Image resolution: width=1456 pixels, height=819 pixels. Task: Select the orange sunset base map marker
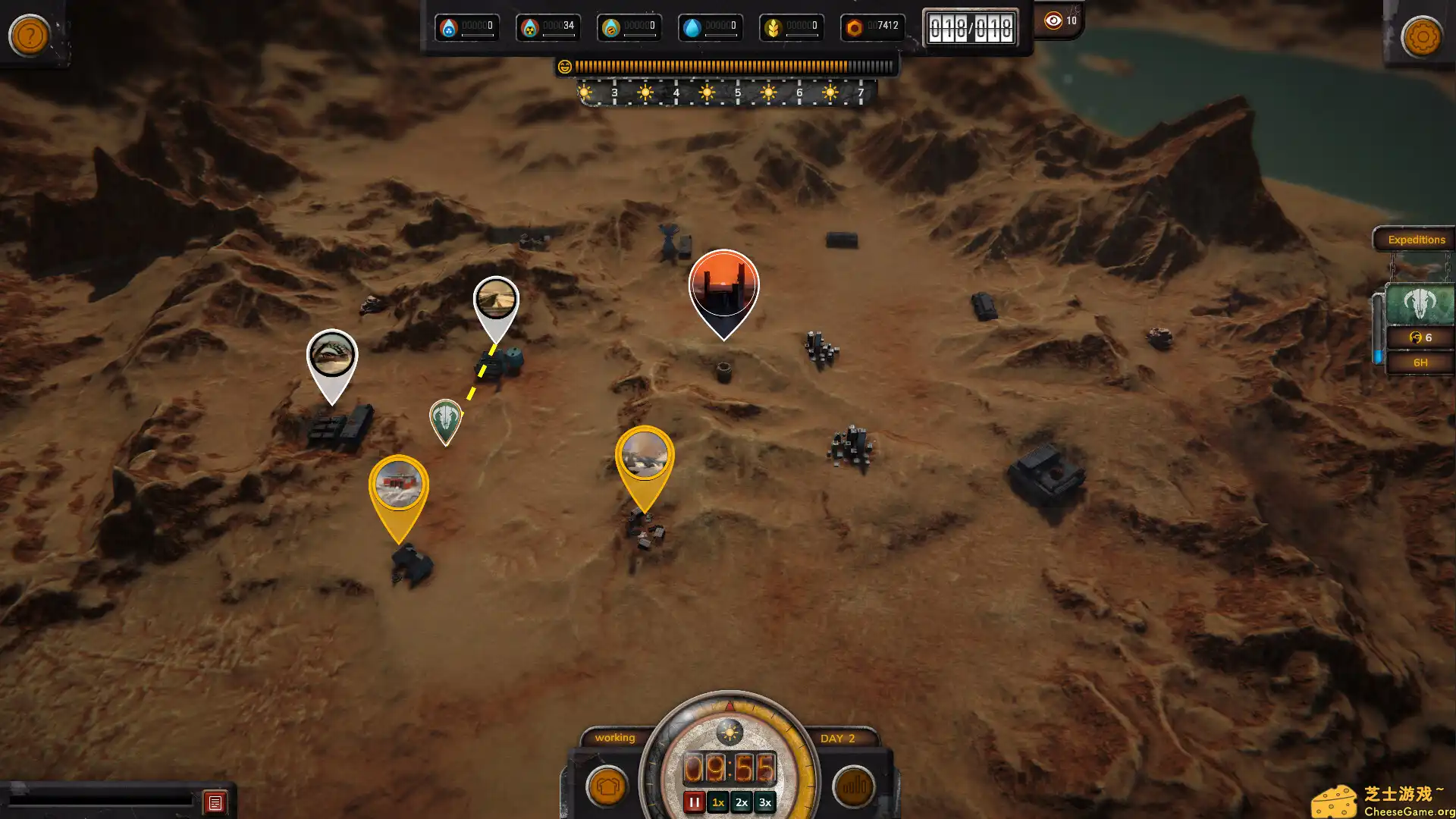tap(723, 287)
